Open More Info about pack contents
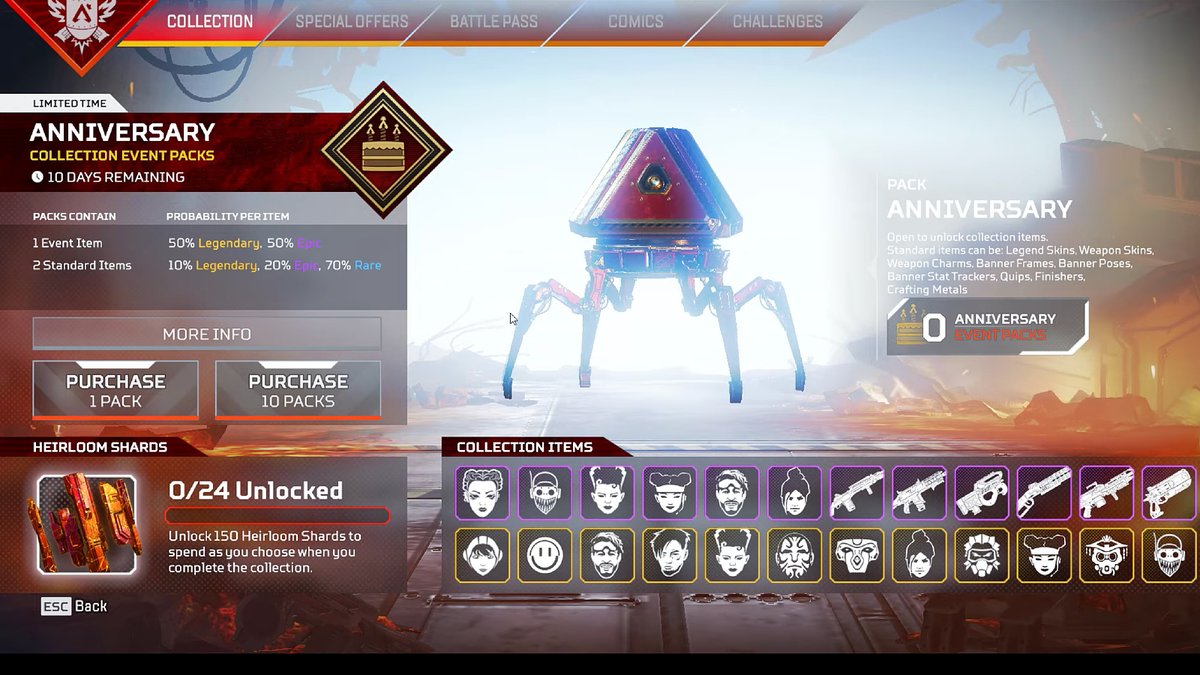 click(x=207, y=334)
